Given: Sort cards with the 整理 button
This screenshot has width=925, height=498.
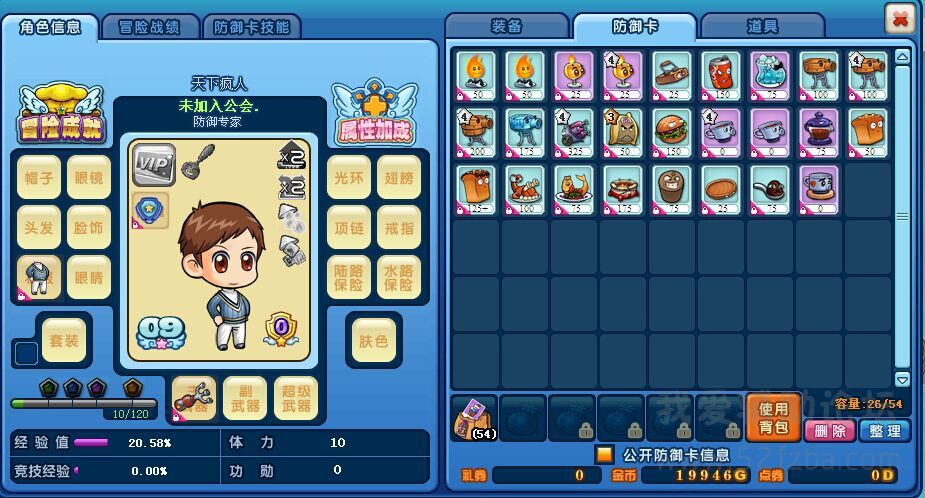Looking at the screenshot, I should [x=884, y=430].
